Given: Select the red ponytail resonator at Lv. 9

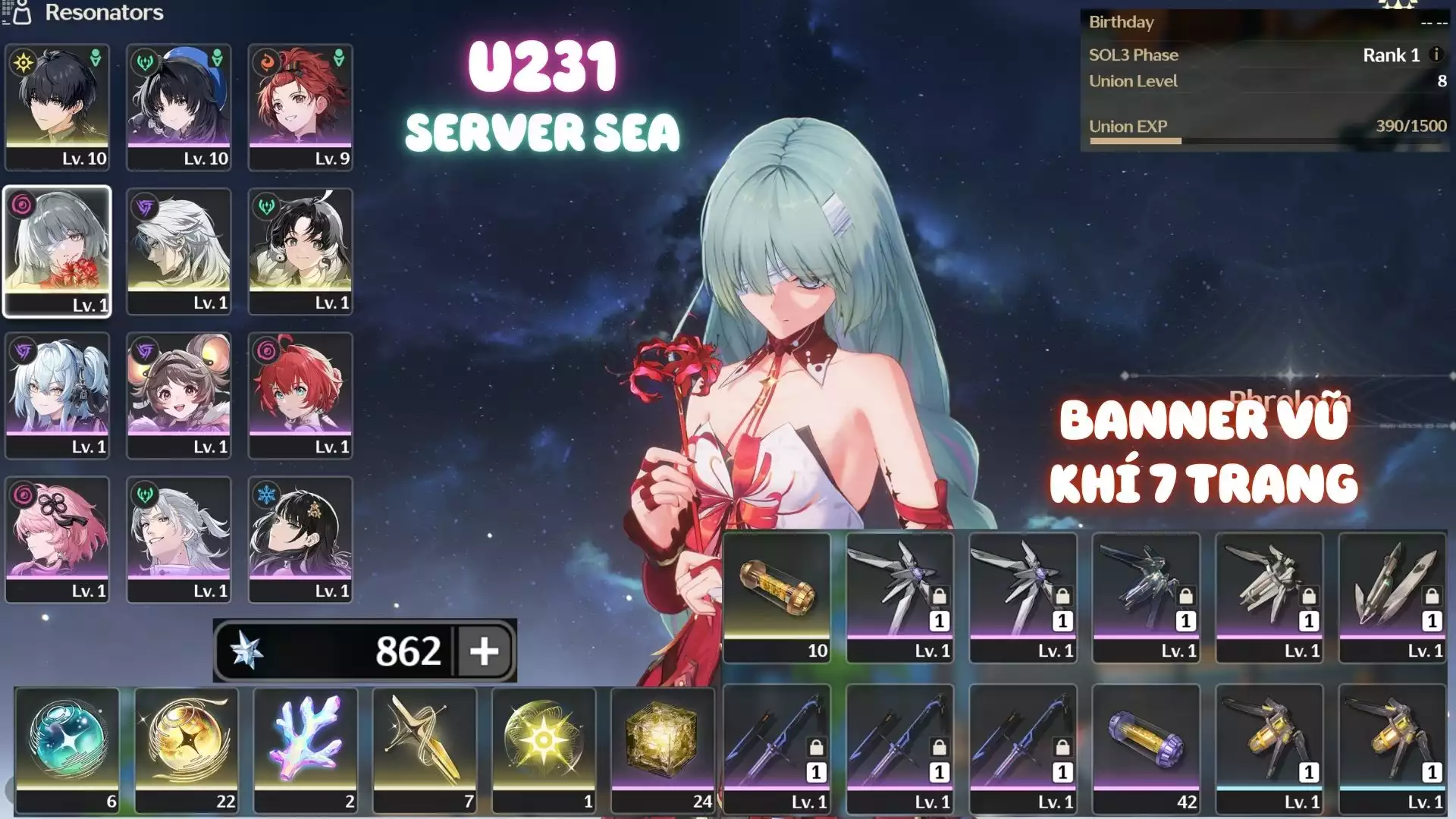Looking at the screenshot, I should [300, 106].
